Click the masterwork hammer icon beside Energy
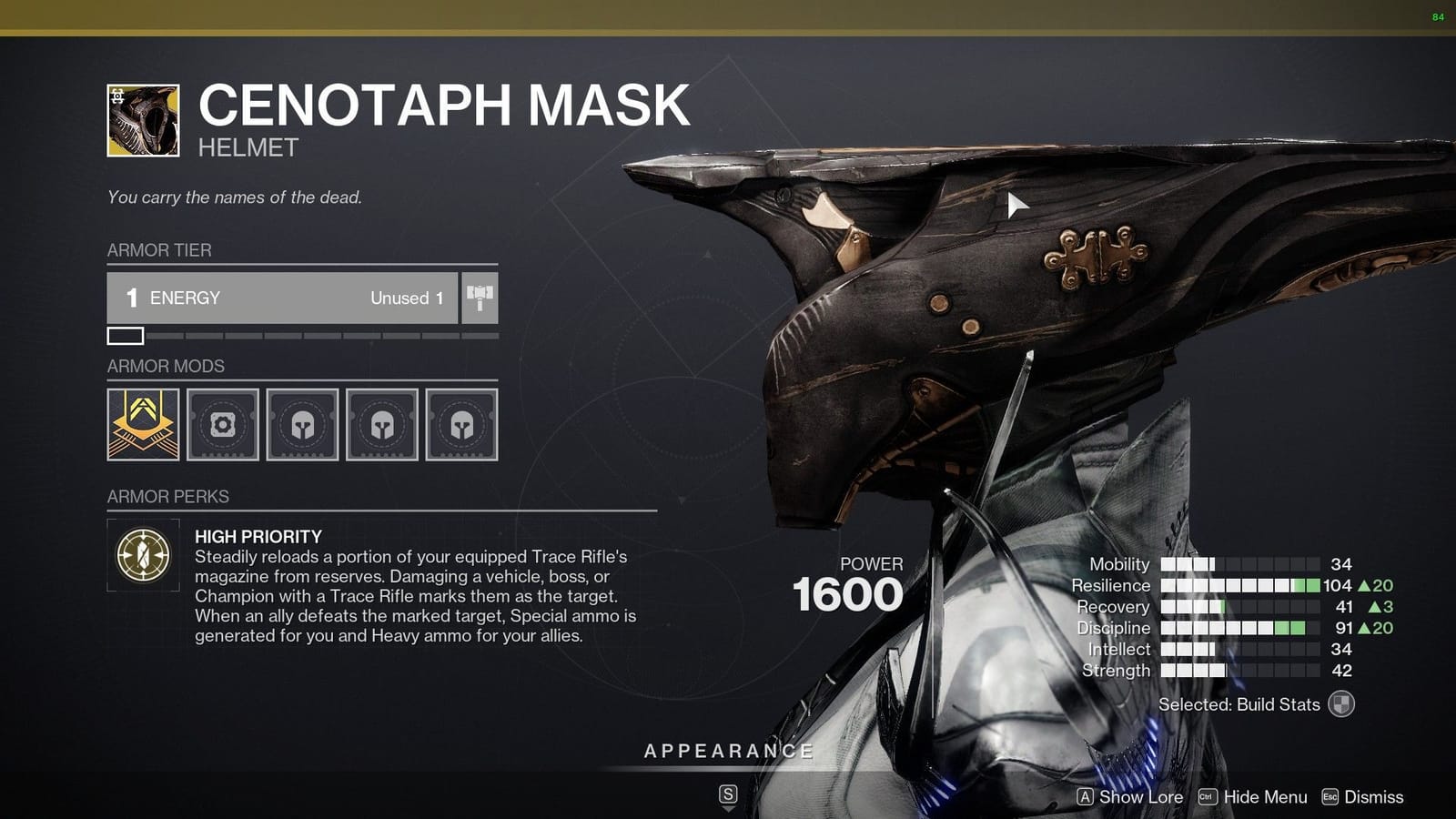 click(x=480, y=298)
